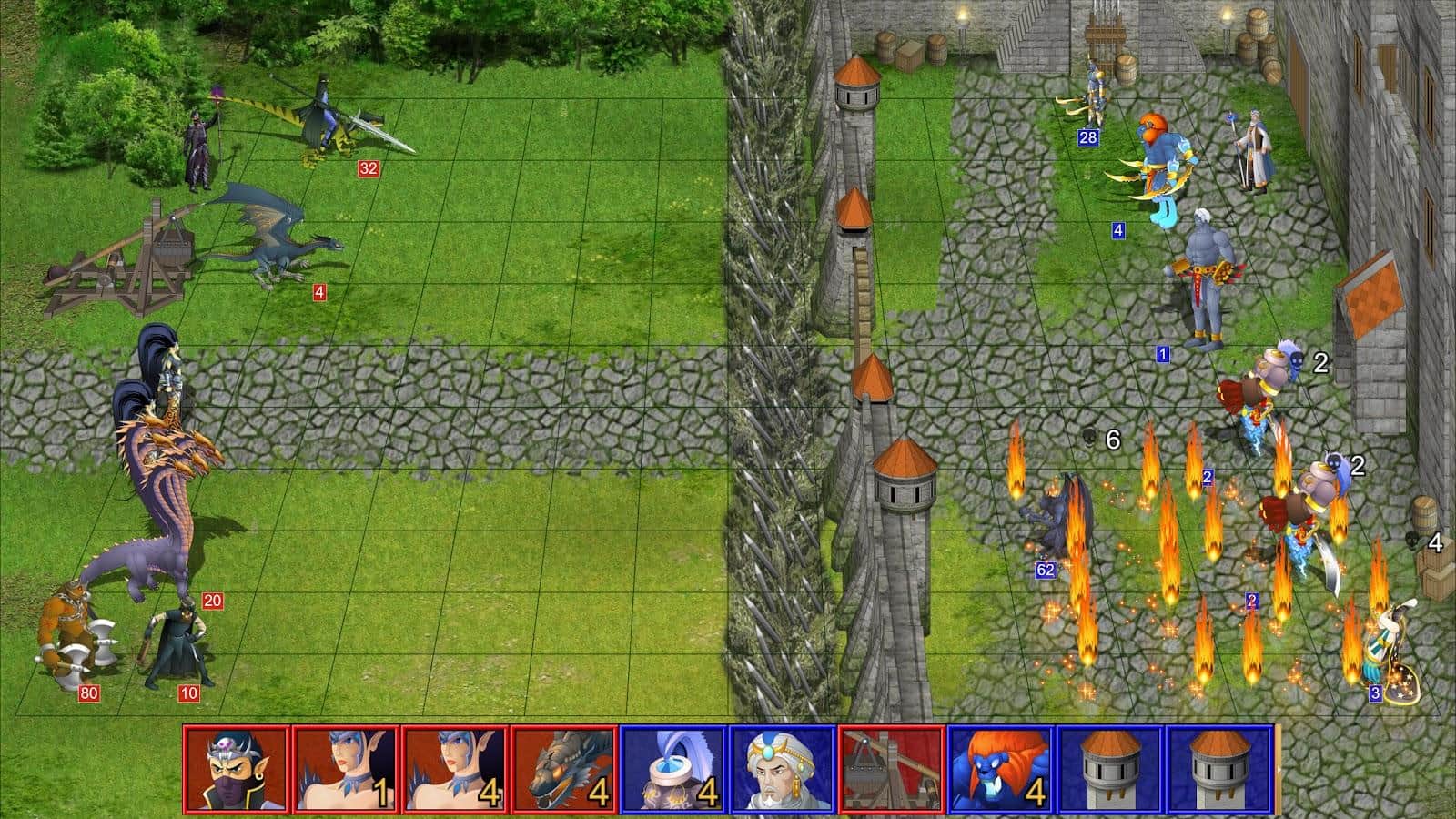The height and width of the screenshot is (819, 1456).
Task: Select the genie lamp portrait in bottom bar
Action: point(673,769)
